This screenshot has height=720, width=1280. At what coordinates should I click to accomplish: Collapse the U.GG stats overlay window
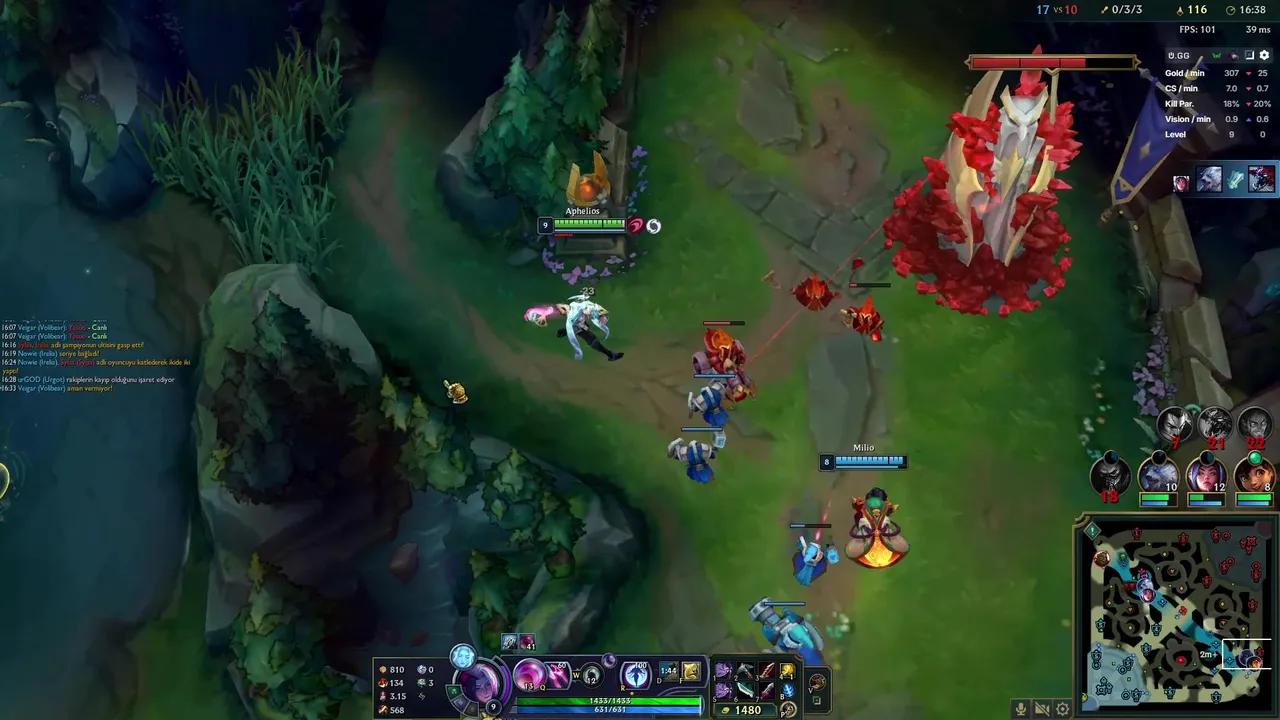click(x=1249, y=54)
